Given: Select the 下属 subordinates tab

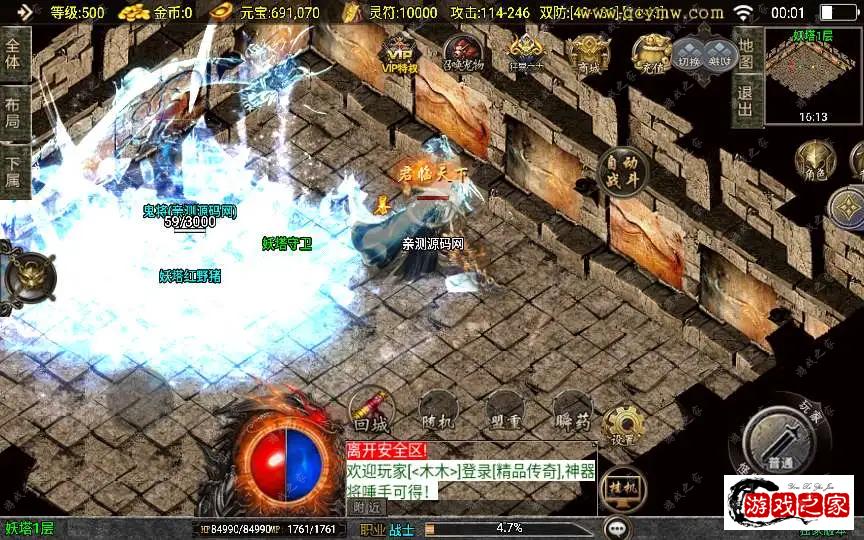Looking at the screenshot, I should point(14,170).
